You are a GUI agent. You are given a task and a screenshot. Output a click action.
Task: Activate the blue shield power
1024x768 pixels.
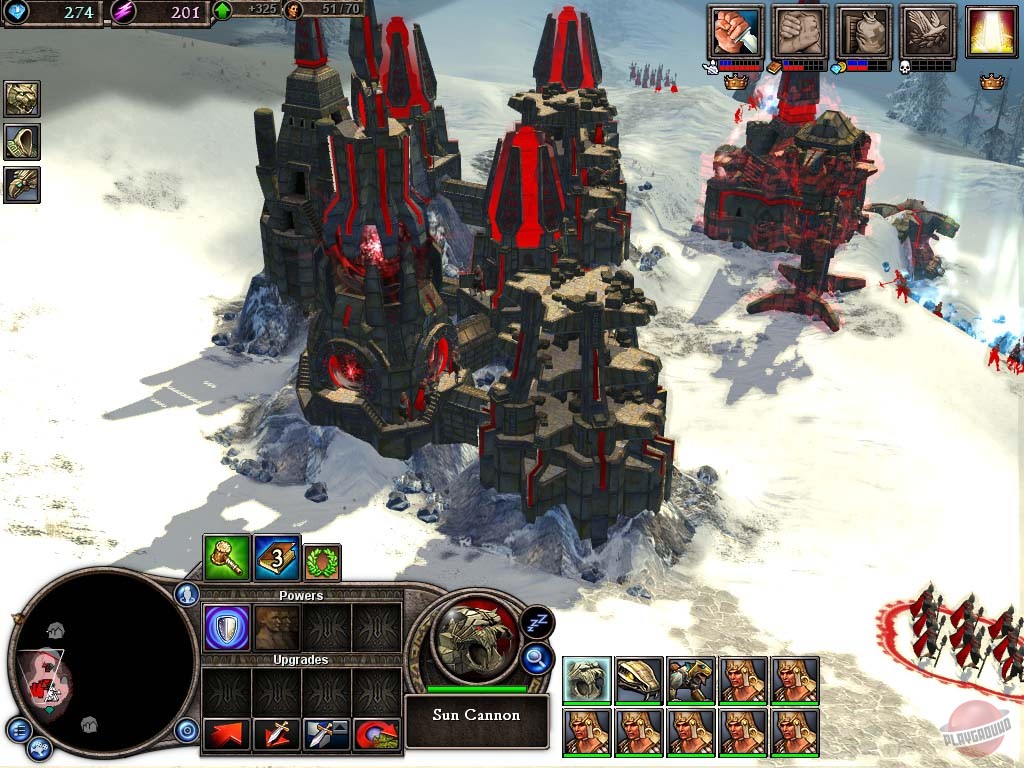pyautogui.click(x=226, y=627)
